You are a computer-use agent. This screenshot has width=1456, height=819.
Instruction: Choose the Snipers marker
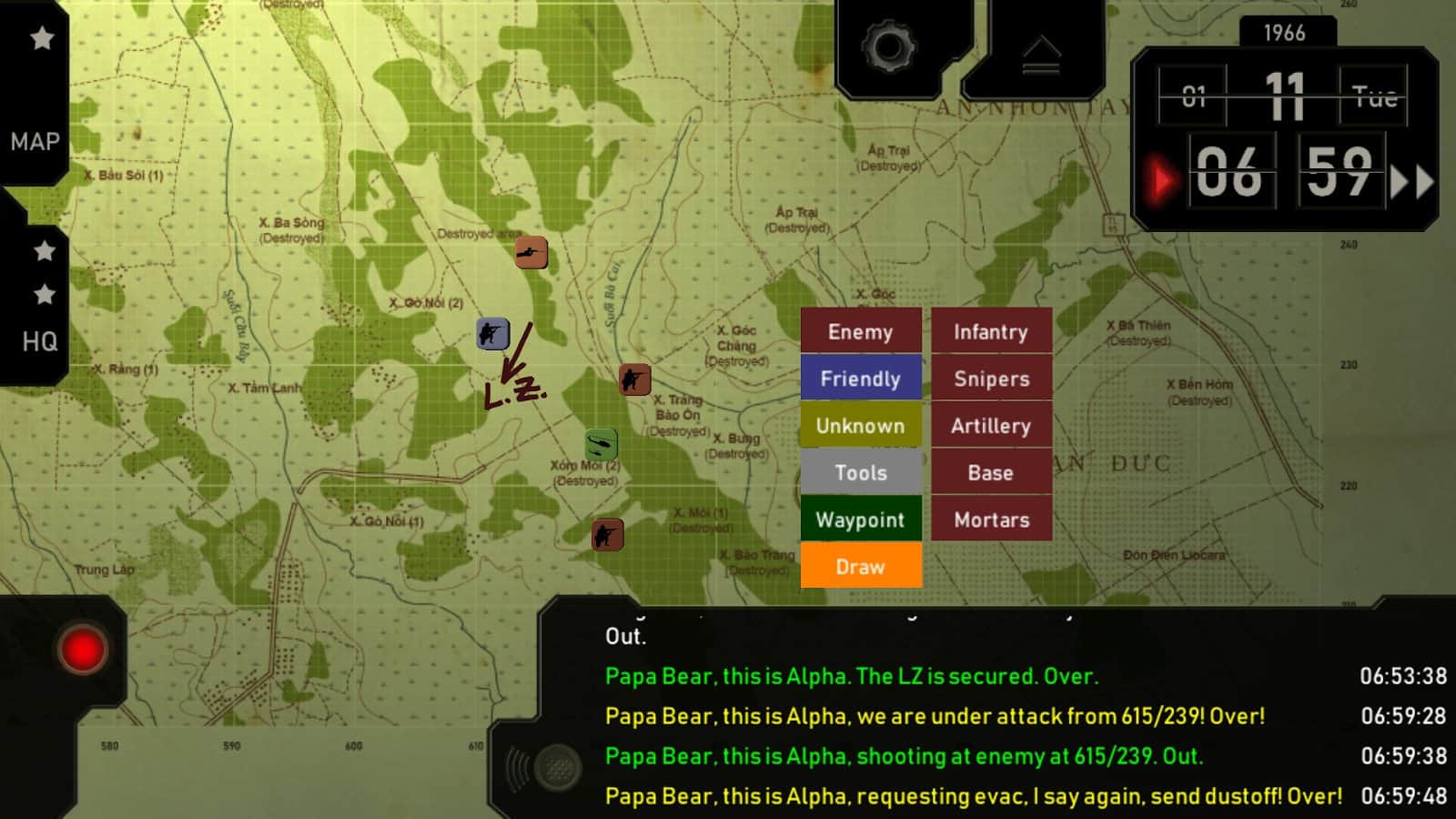pyautogui.click(x=991, y=379)
